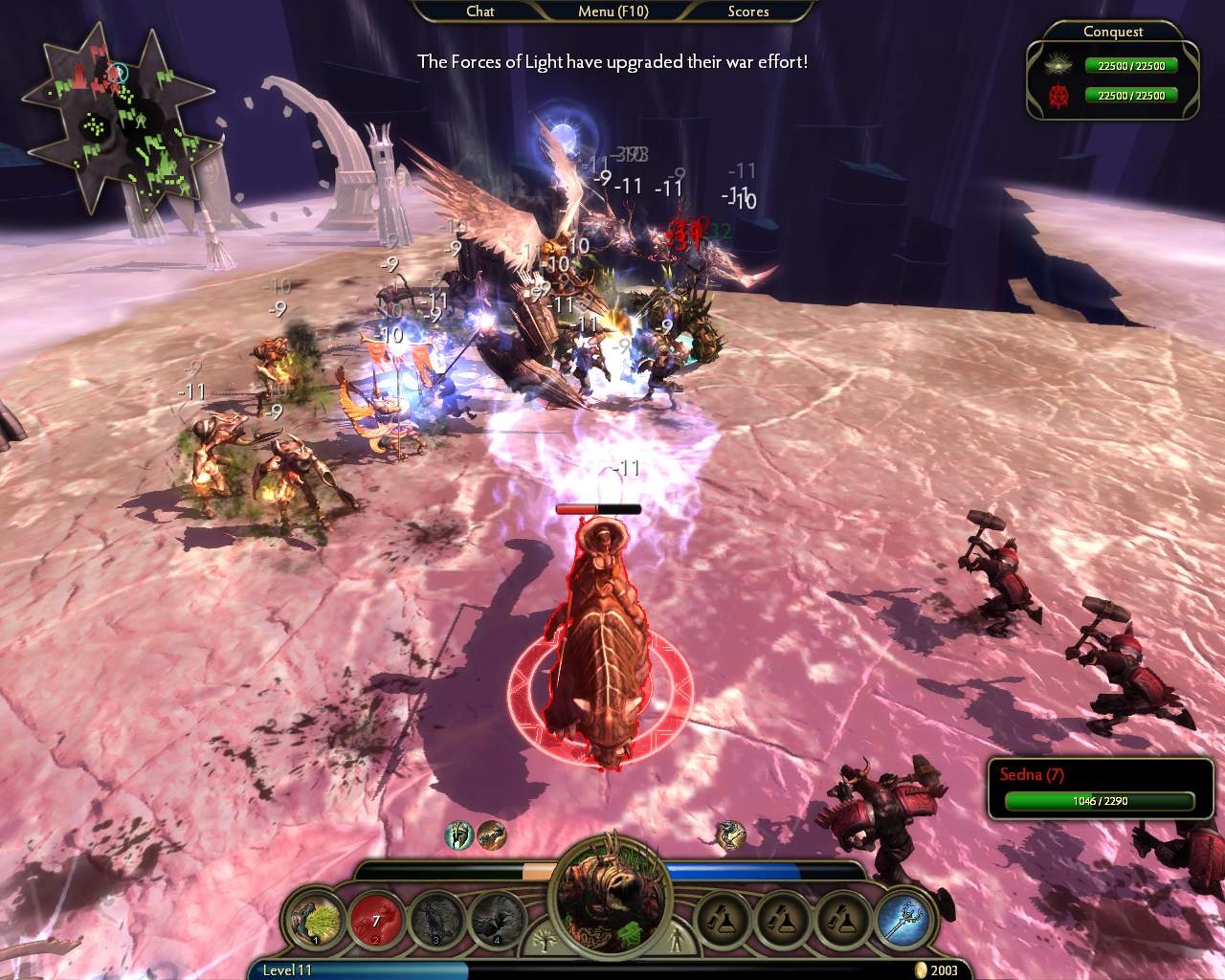Use the blue staff item slot
The image size is (1225, 980).
click(x=905, y=920)
